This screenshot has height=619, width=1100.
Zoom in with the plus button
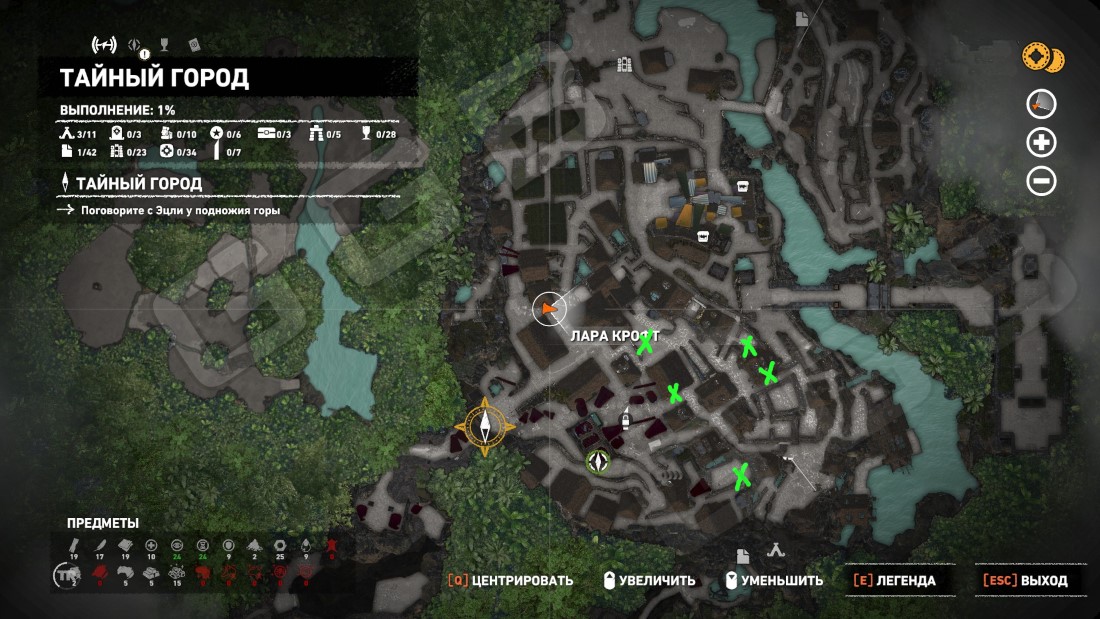(1042, 142)
